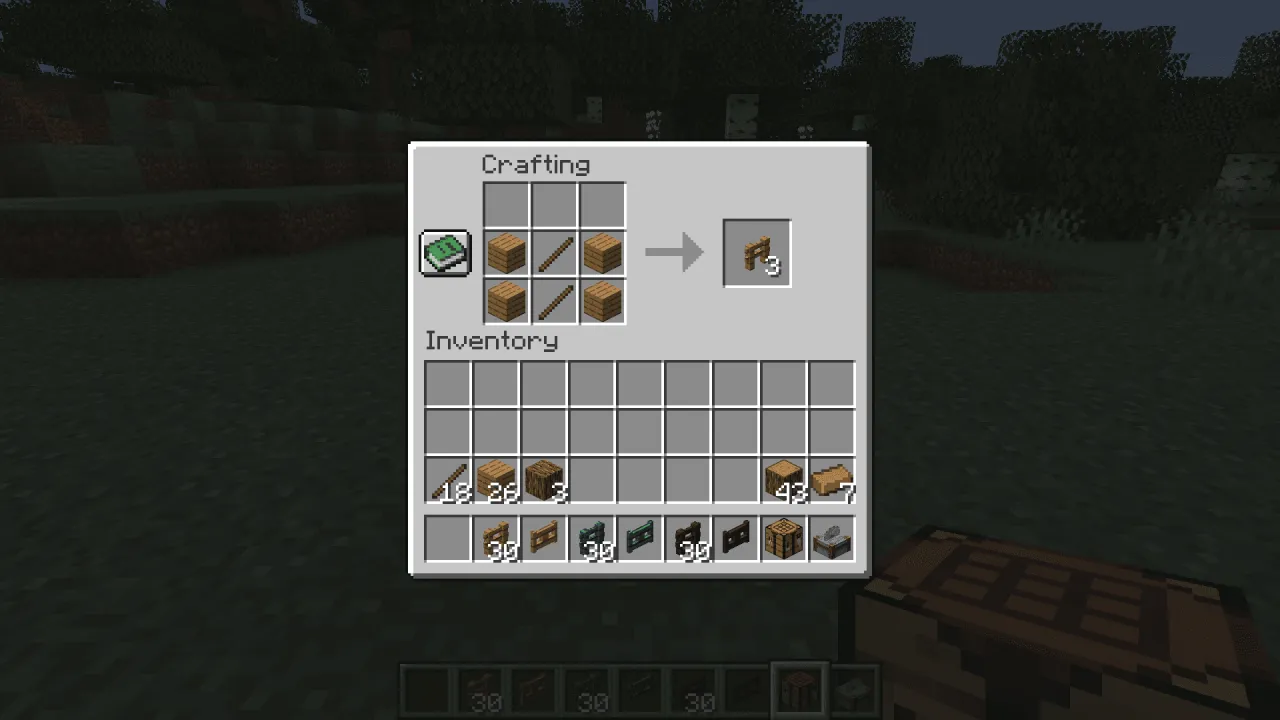Pick up the warped fences stack of 30
The width and height of the screenshot is (1280, 720).
(591, 538)
